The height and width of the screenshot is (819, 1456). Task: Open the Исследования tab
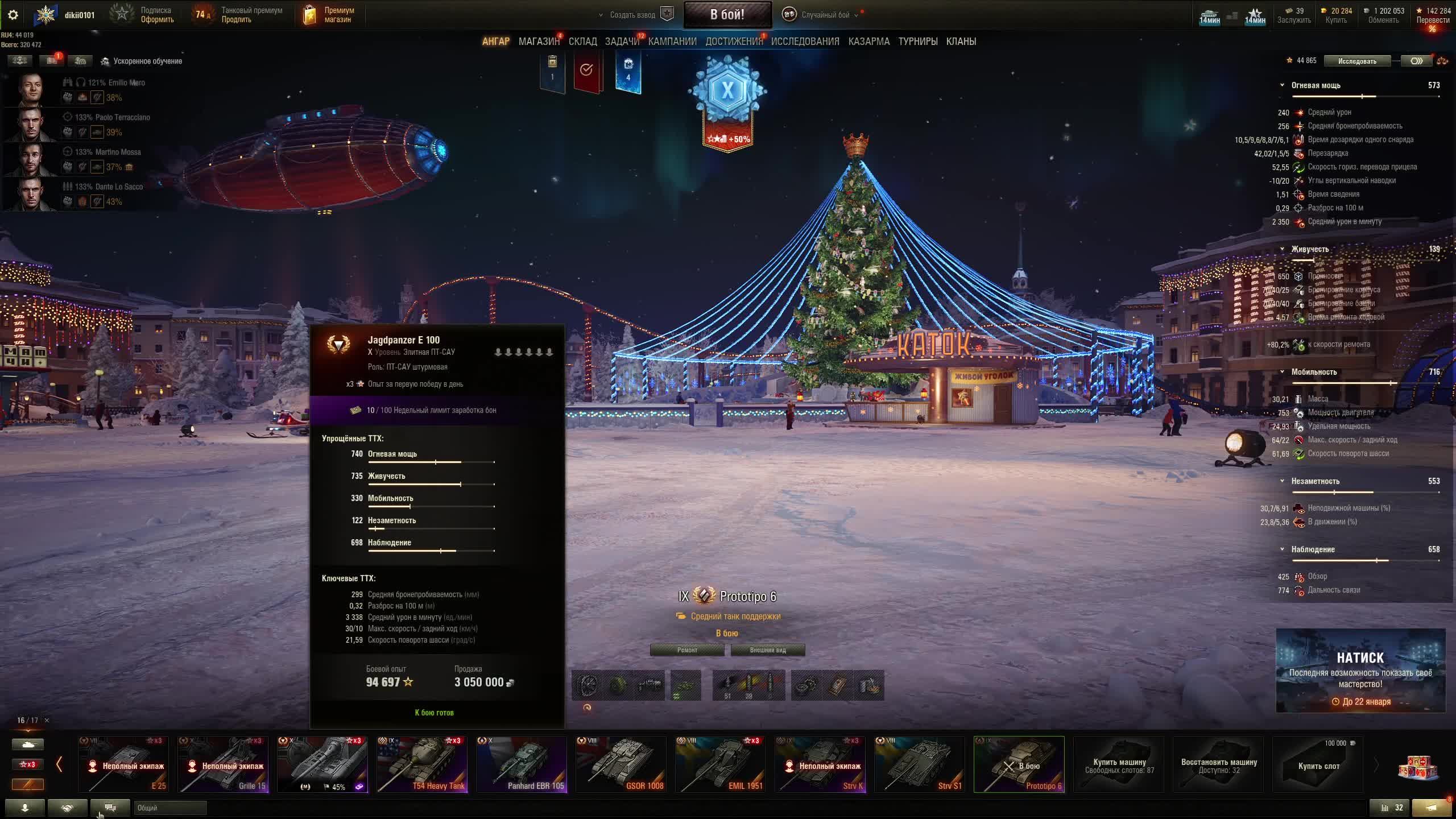coord(805,42)
